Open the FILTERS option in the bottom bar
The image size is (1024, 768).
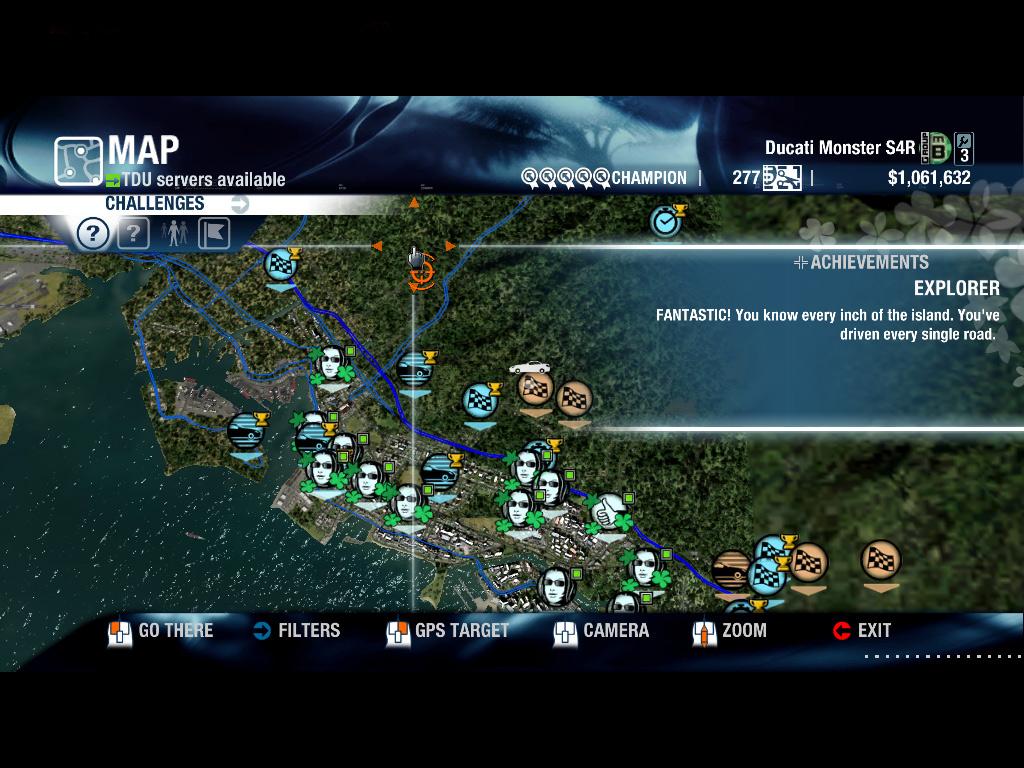tap(297, 631)
